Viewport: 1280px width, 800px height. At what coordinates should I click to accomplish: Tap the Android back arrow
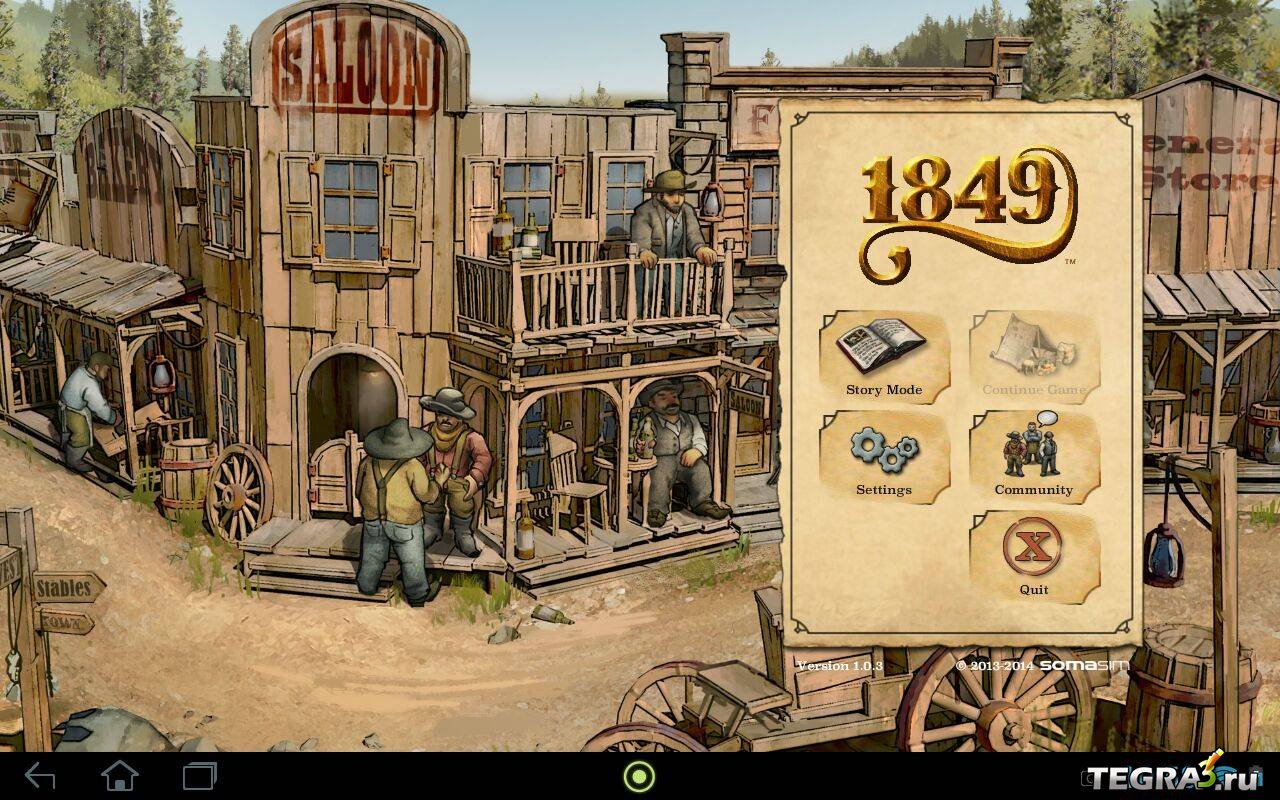40,776
